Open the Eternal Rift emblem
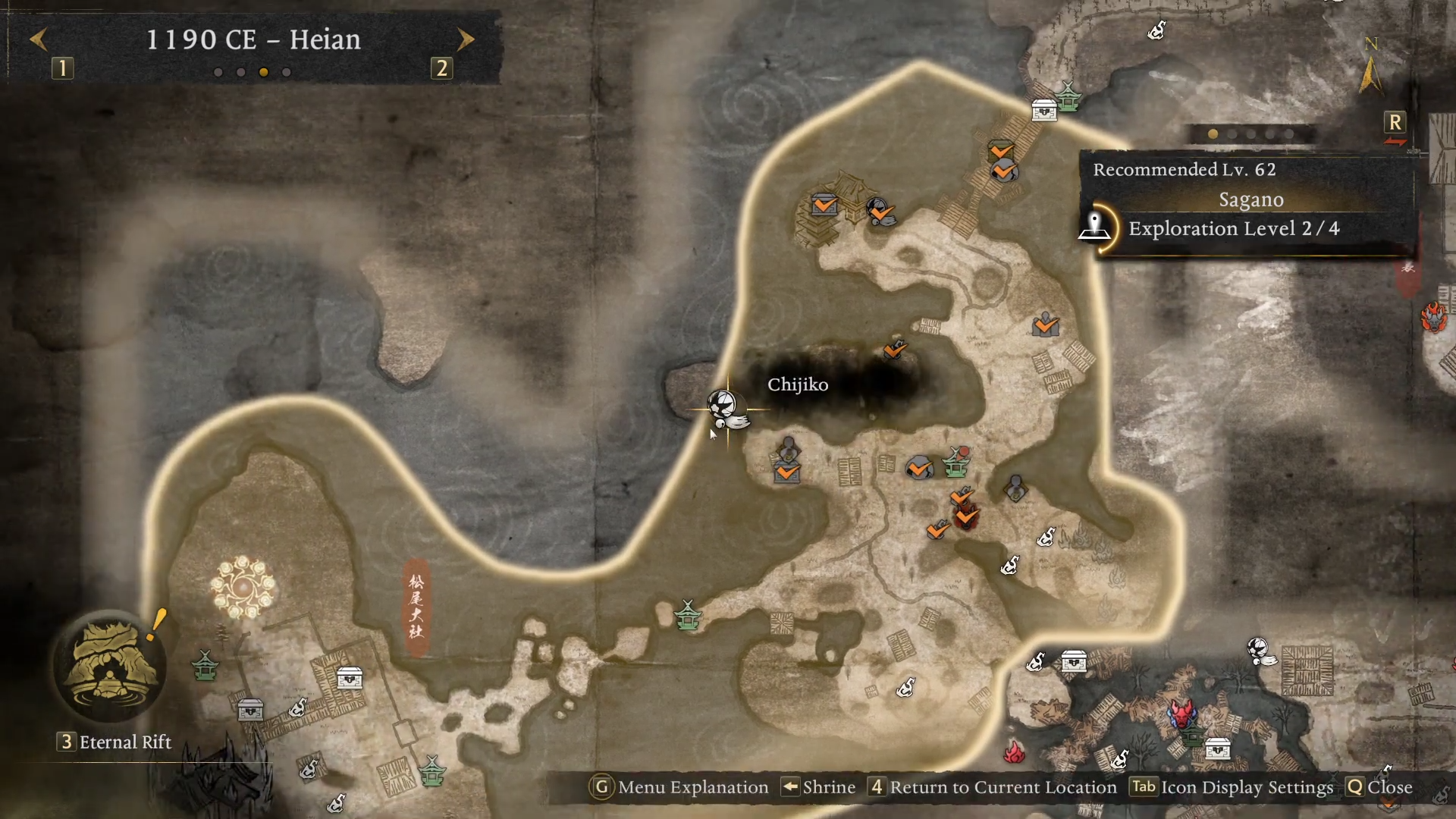This screenshot has width=1456, height=819. pyautogui.click(x=108, y=667)
